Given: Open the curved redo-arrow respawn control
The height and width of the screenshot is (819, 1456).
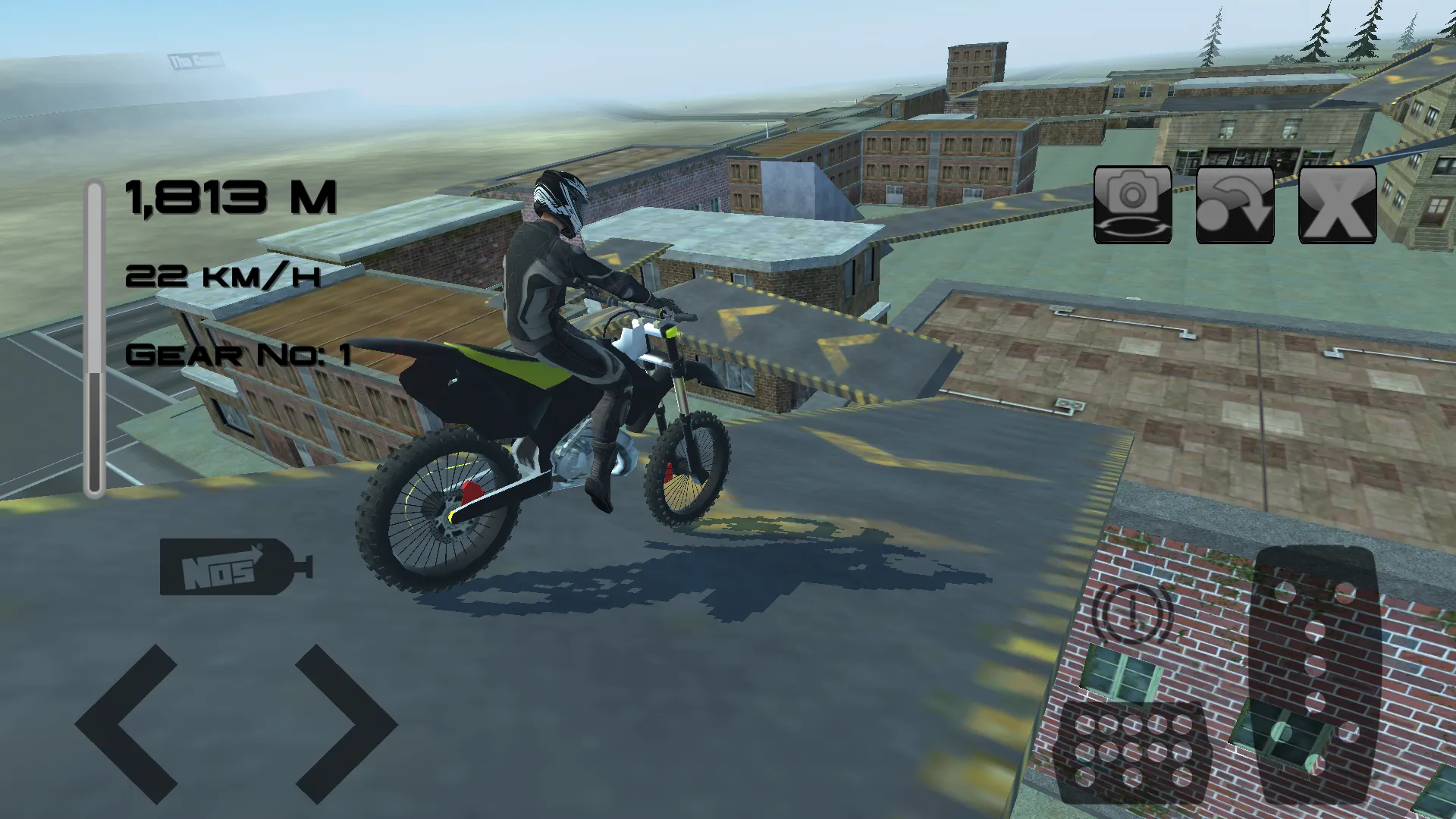Looking at the screenshot, I should [x=1235, y=206].
